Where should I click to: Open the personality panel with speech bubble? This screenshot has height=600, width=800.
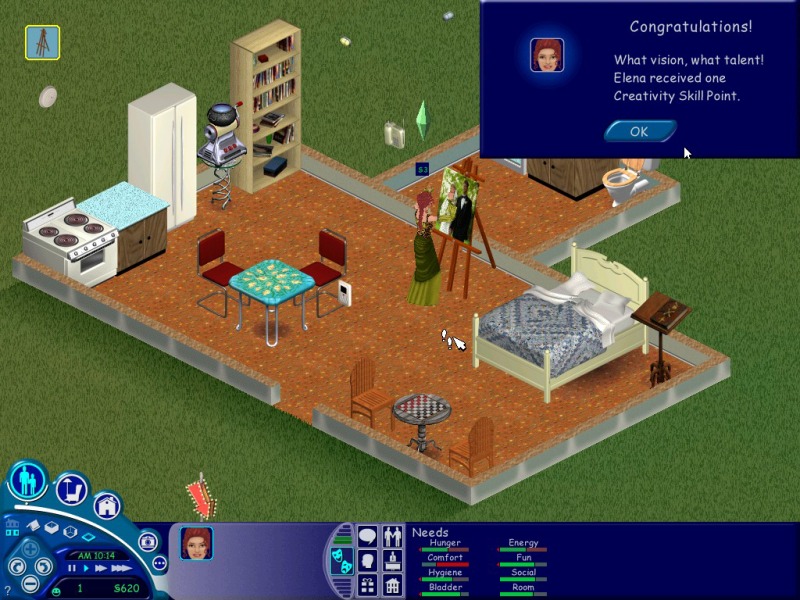pos(367,537)
